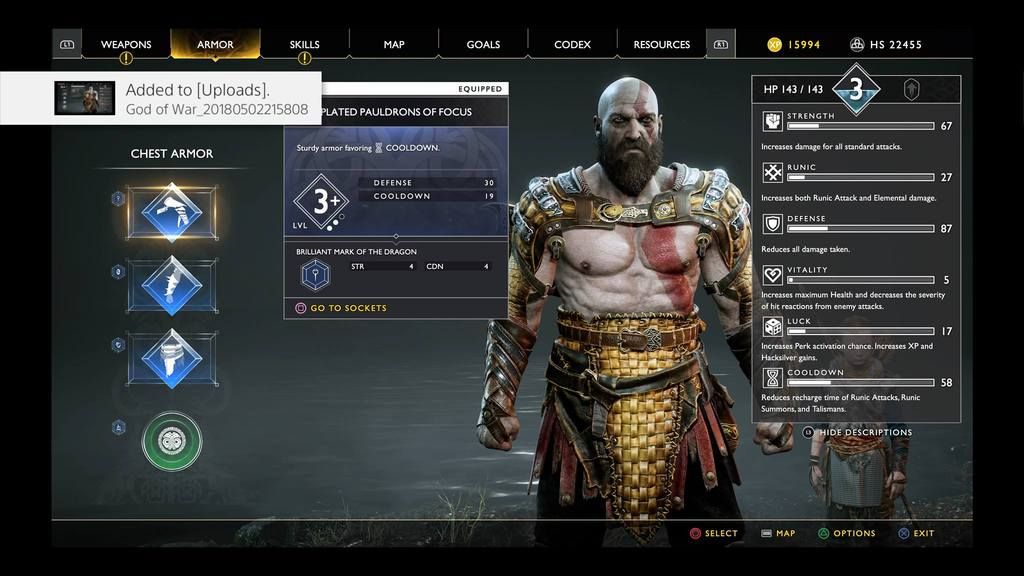1024x576 pixels.
Task: Open the Map tab
Action: [x=394, y=45]
